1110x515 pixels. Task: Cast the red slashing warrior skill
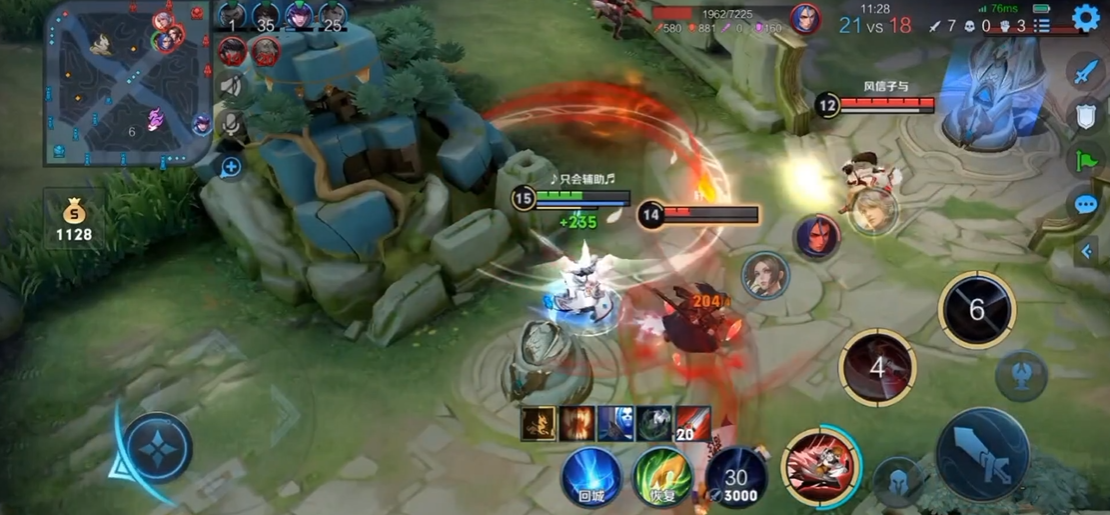tap(820, 466)
